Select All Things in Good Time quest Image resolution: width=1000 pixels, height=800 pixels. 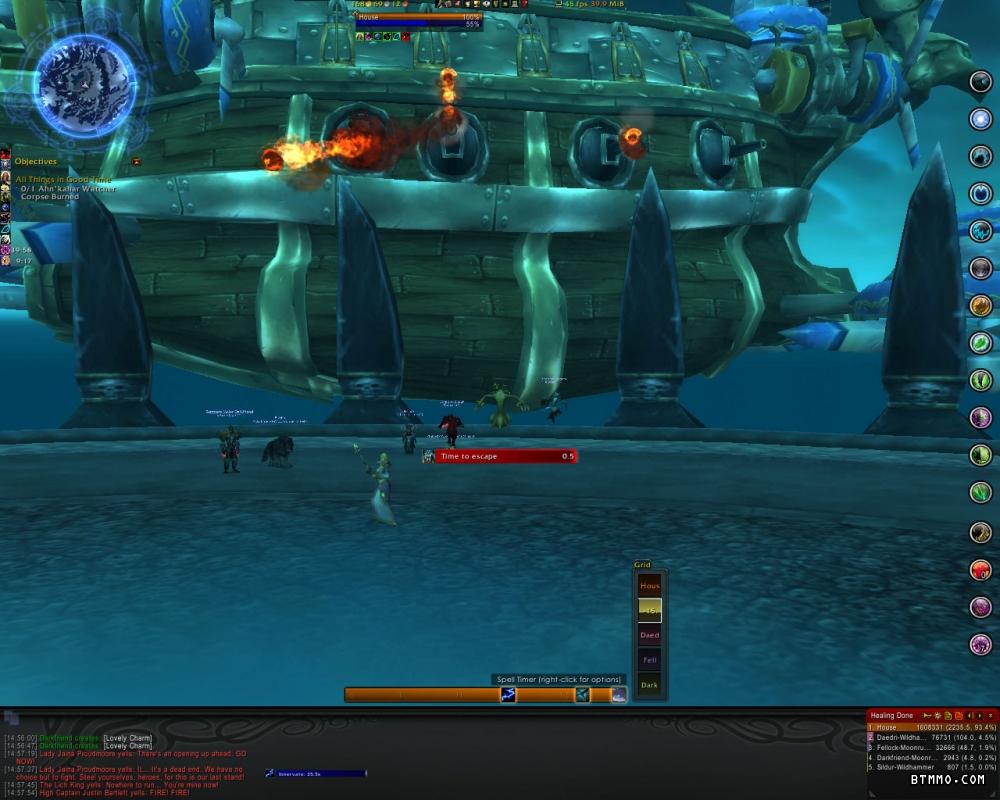click(62, 179)
